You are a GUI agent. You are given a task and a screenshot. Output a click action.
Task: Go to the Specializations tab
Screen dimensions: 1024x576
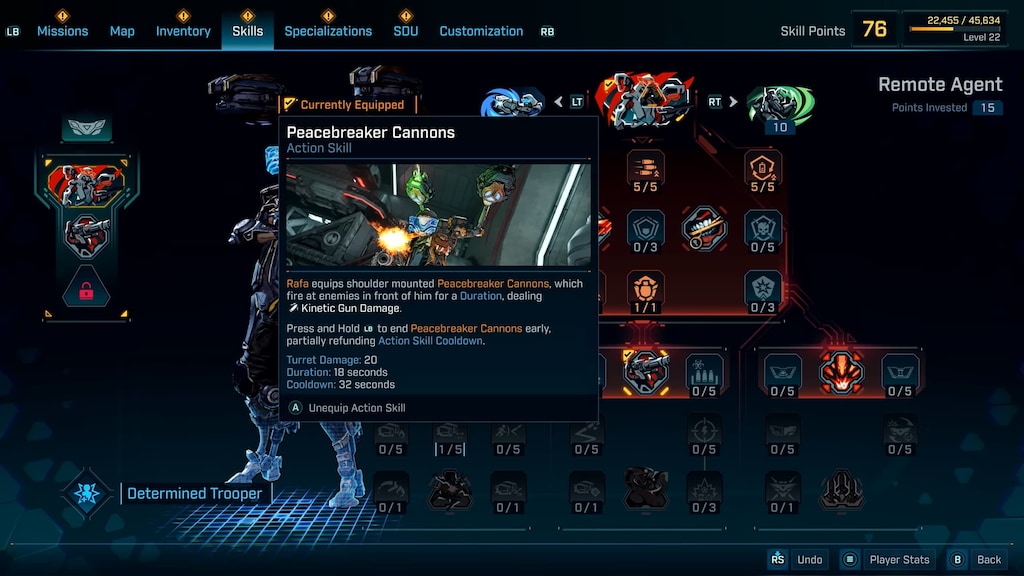tap(328, 31)
